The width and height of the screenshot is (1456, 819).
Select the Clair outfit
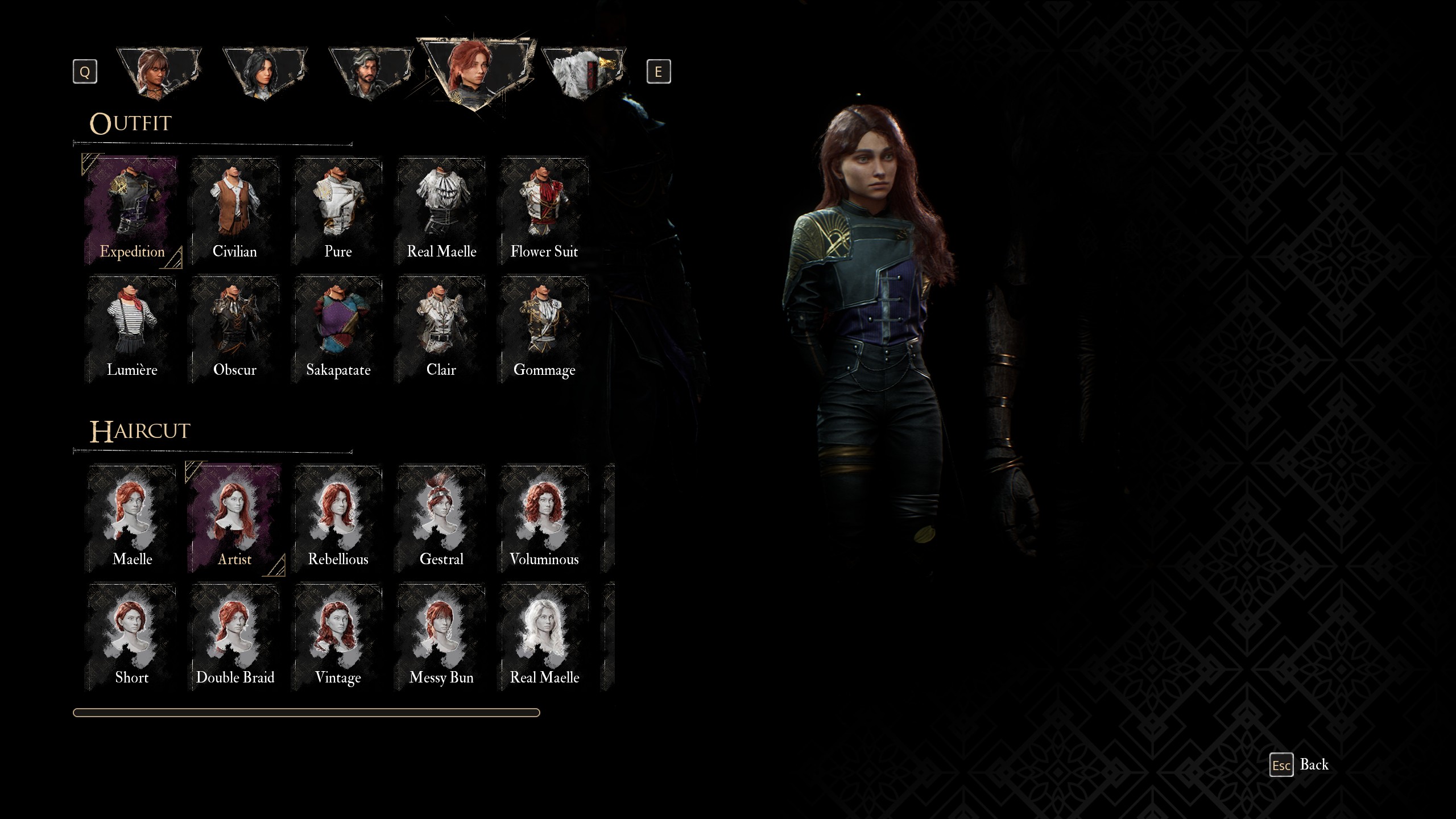tap(441, 330)
